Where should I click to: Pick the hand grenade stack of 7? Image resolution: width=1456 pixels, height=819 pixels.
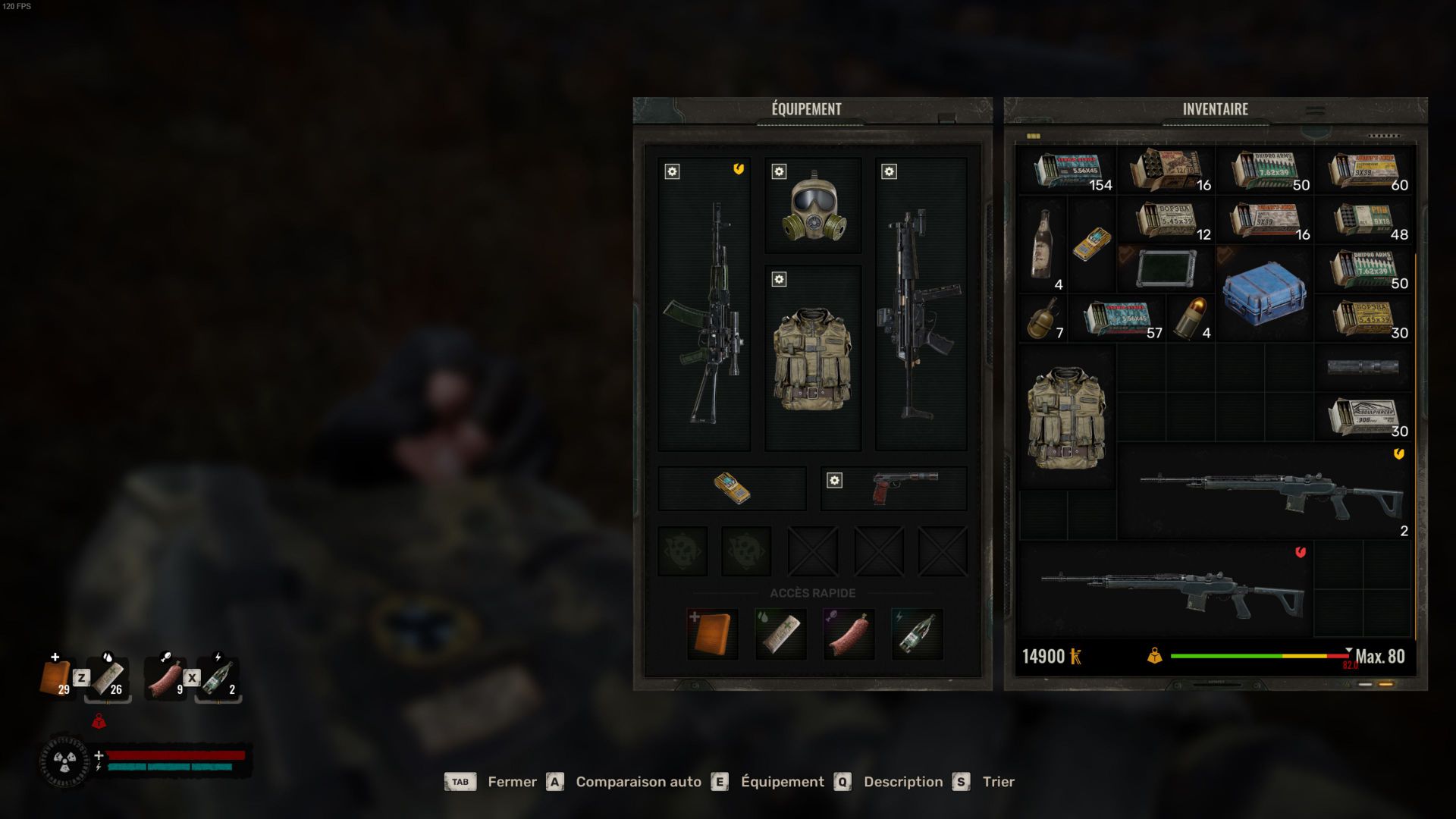[1043, 318]
